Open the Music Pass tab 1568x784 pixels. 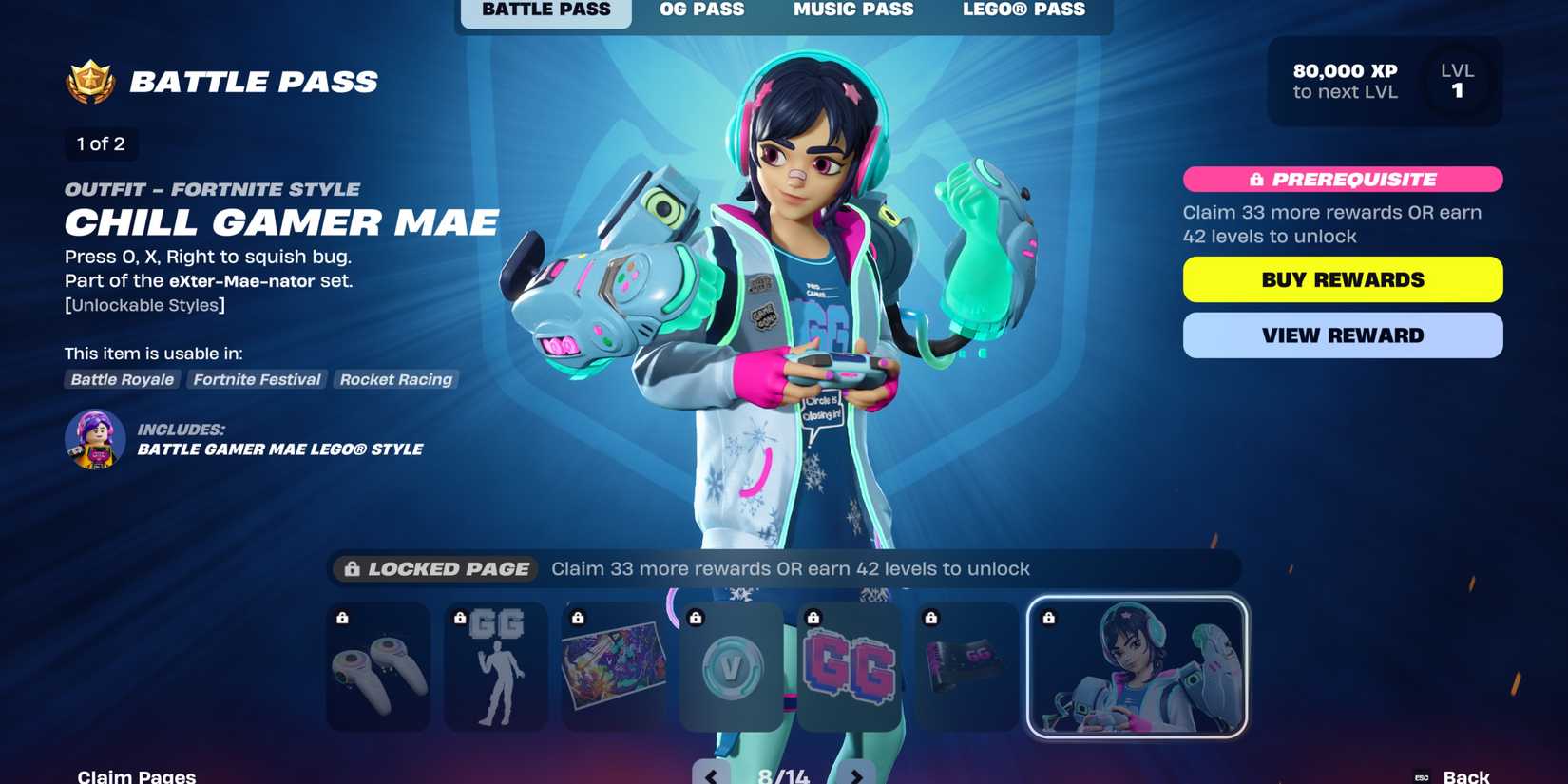[852, 10]
